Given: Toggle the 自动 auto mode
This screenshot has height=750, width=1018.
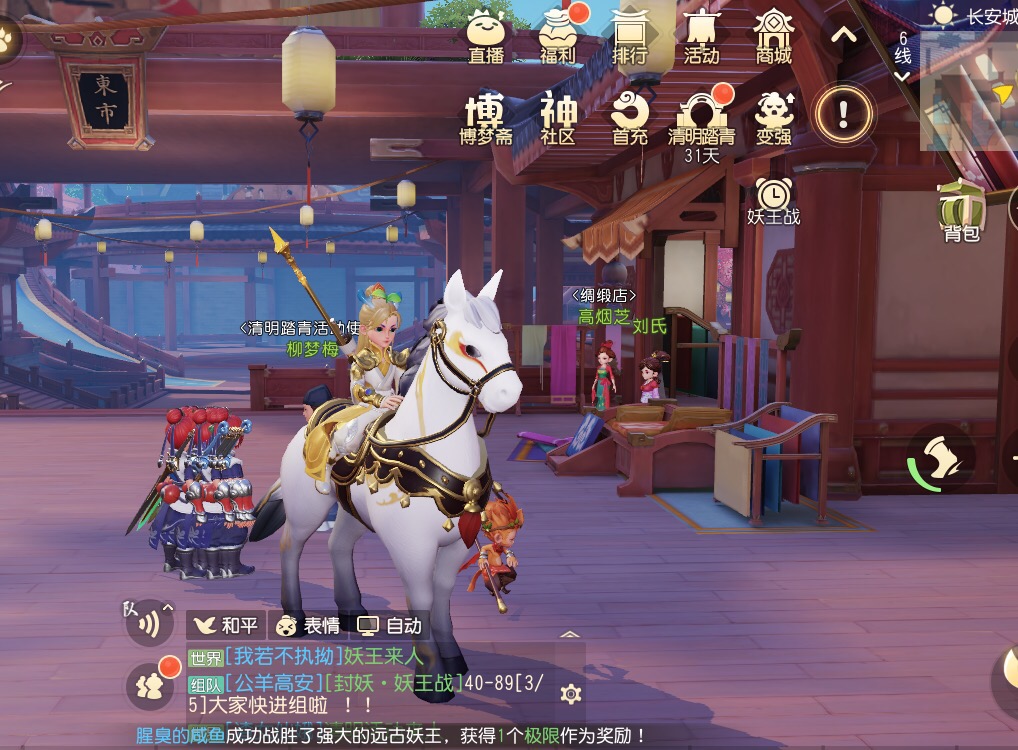Looking at the screenshot, I should 390,626.
